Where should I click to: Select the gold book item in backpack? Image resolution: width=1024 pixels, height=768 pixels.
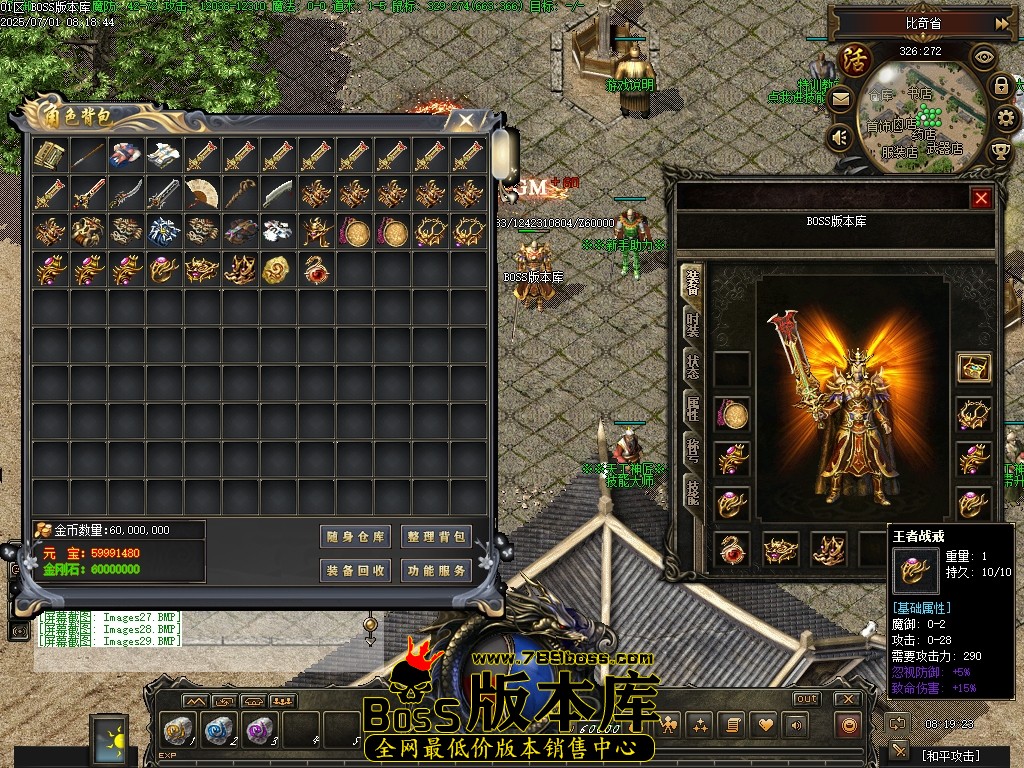[x=50, y=155]
